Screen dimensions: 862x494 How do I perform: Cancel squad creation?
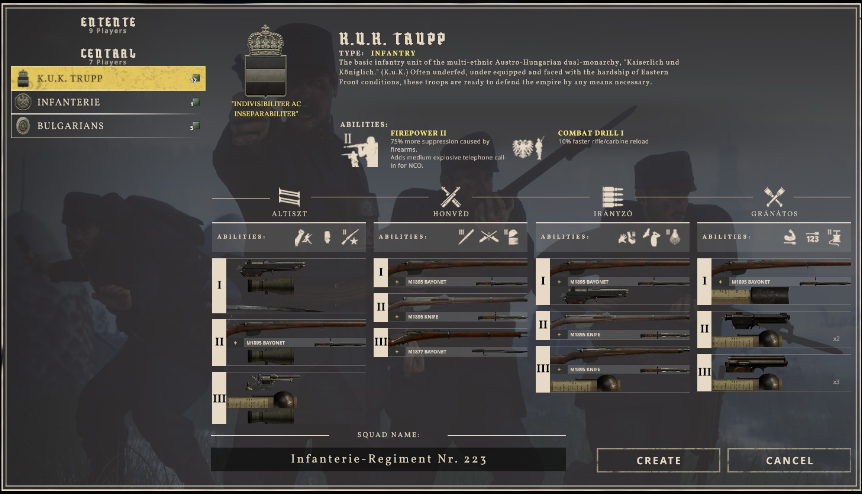point(789,460)
